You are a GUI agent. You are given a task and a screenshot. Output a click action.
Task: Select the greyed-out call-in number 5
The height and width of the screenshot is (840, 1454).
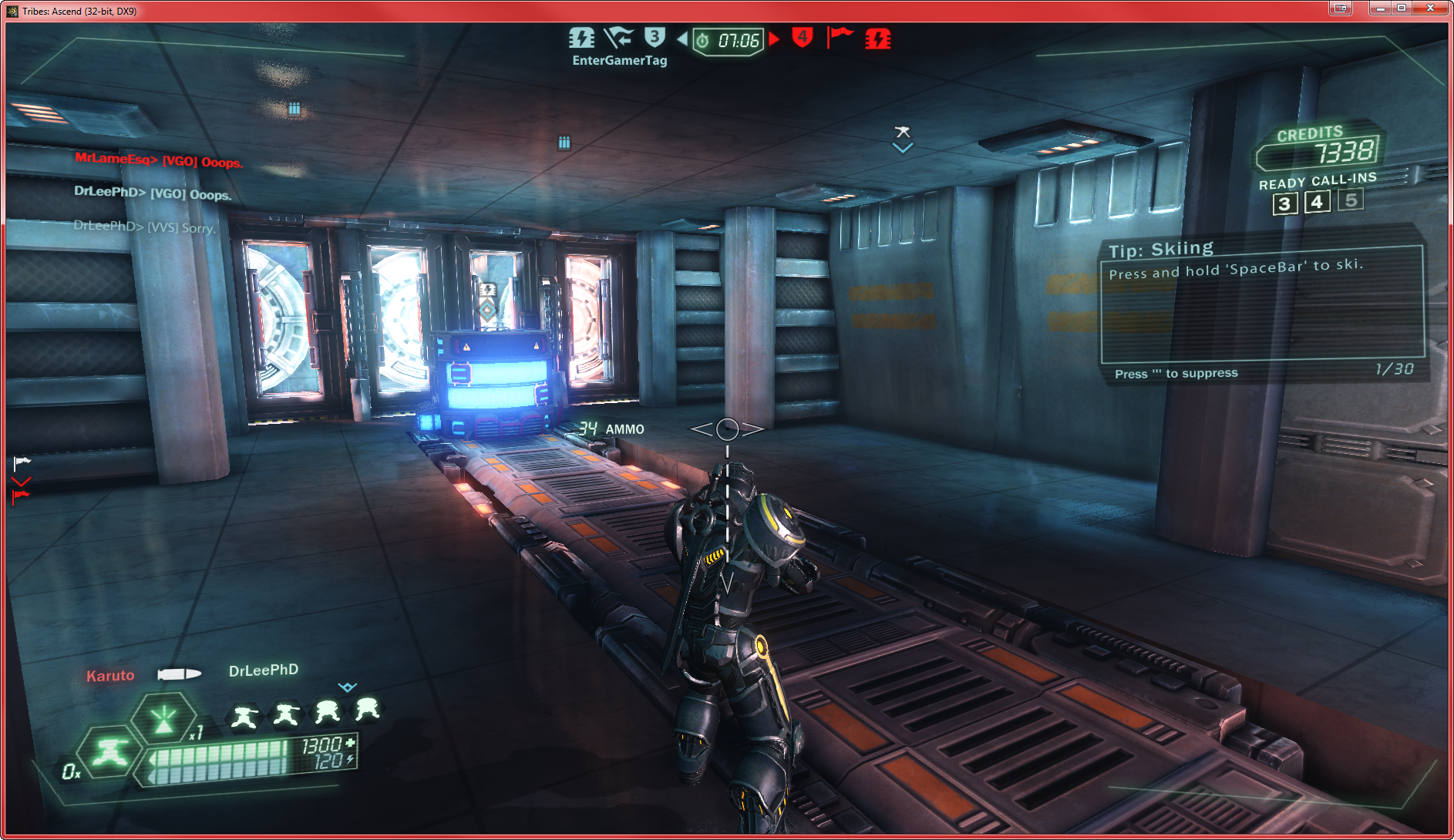coord(1351,200)
